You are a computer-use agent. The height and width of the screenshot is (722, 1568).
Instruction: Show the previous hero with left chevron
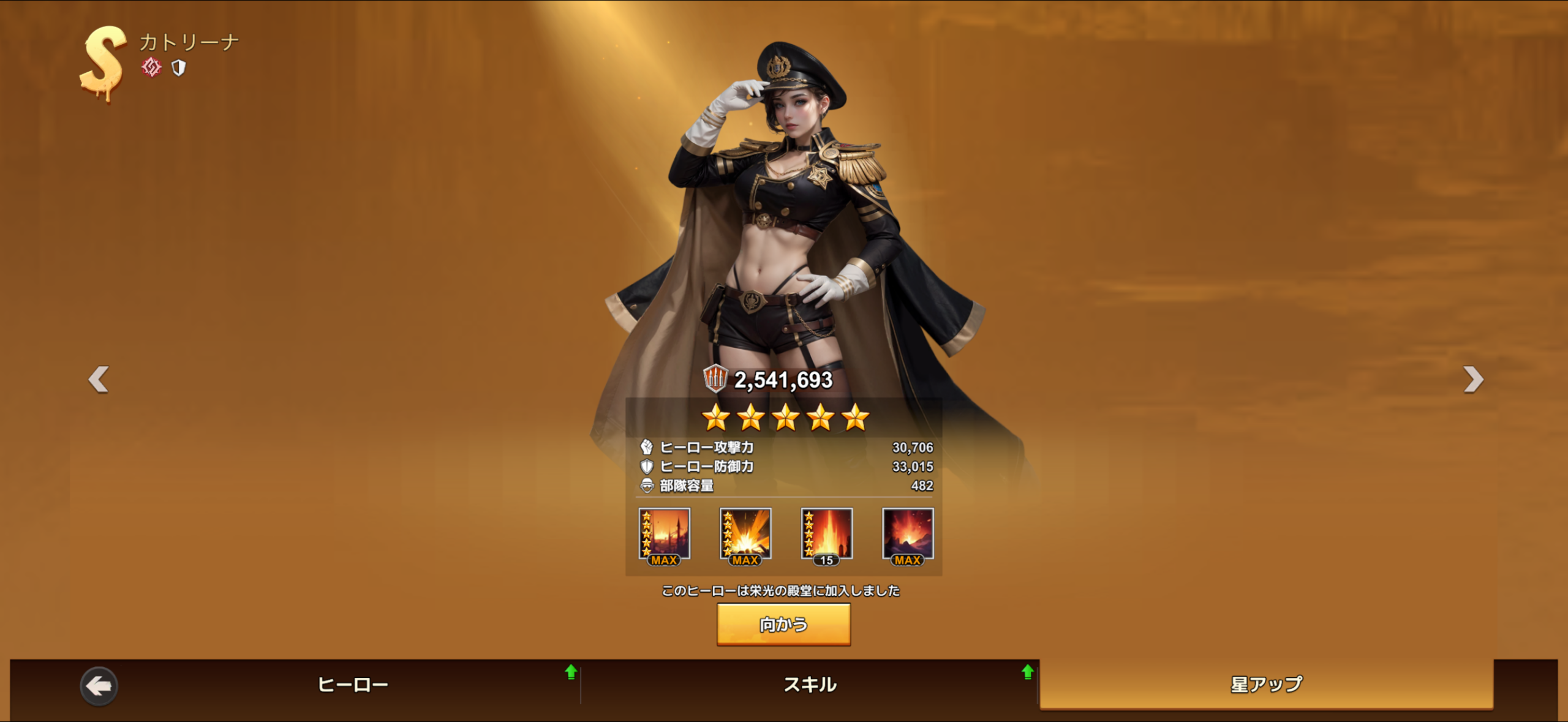[99, 379]
